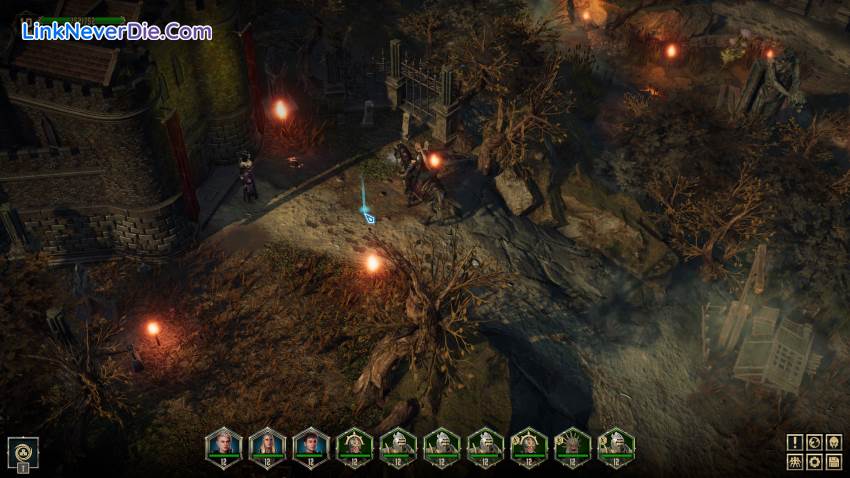The width and height of the screenshot is (850, 478).
Task: Select the long-haired blonde hero portrait
Action: [267, 444]
